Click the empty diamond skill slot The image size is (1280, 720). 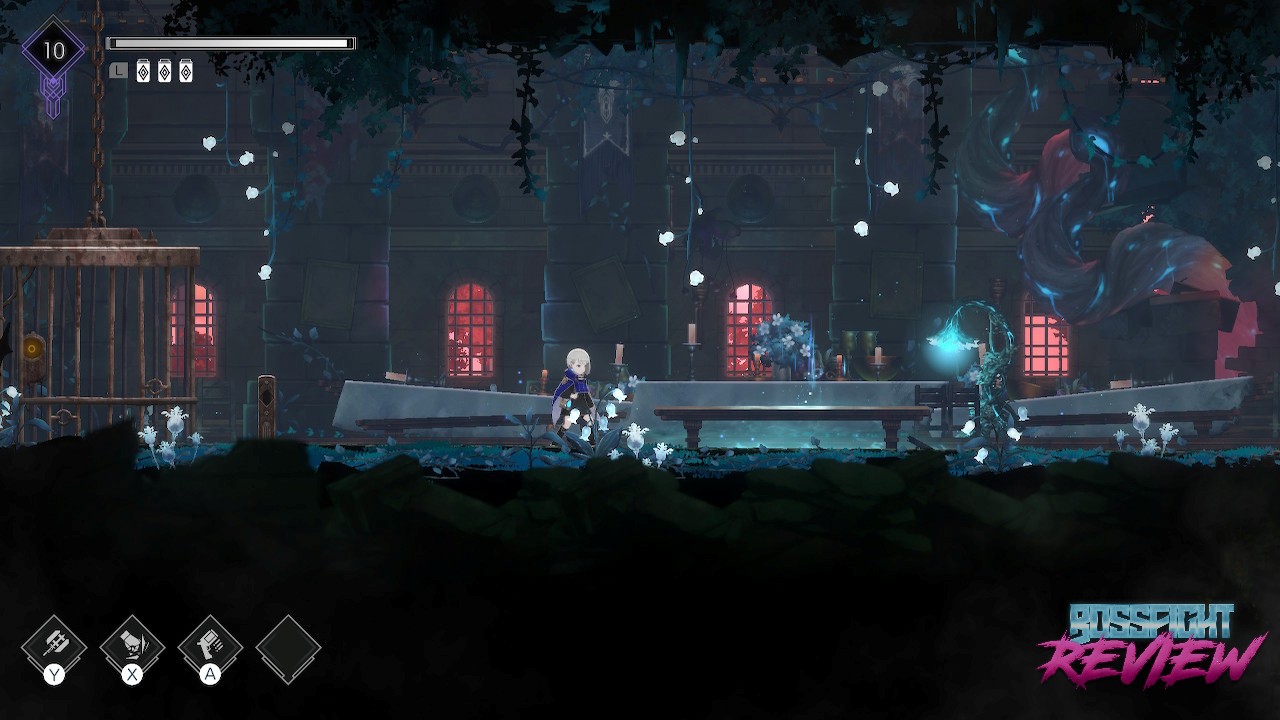[288, 649]
